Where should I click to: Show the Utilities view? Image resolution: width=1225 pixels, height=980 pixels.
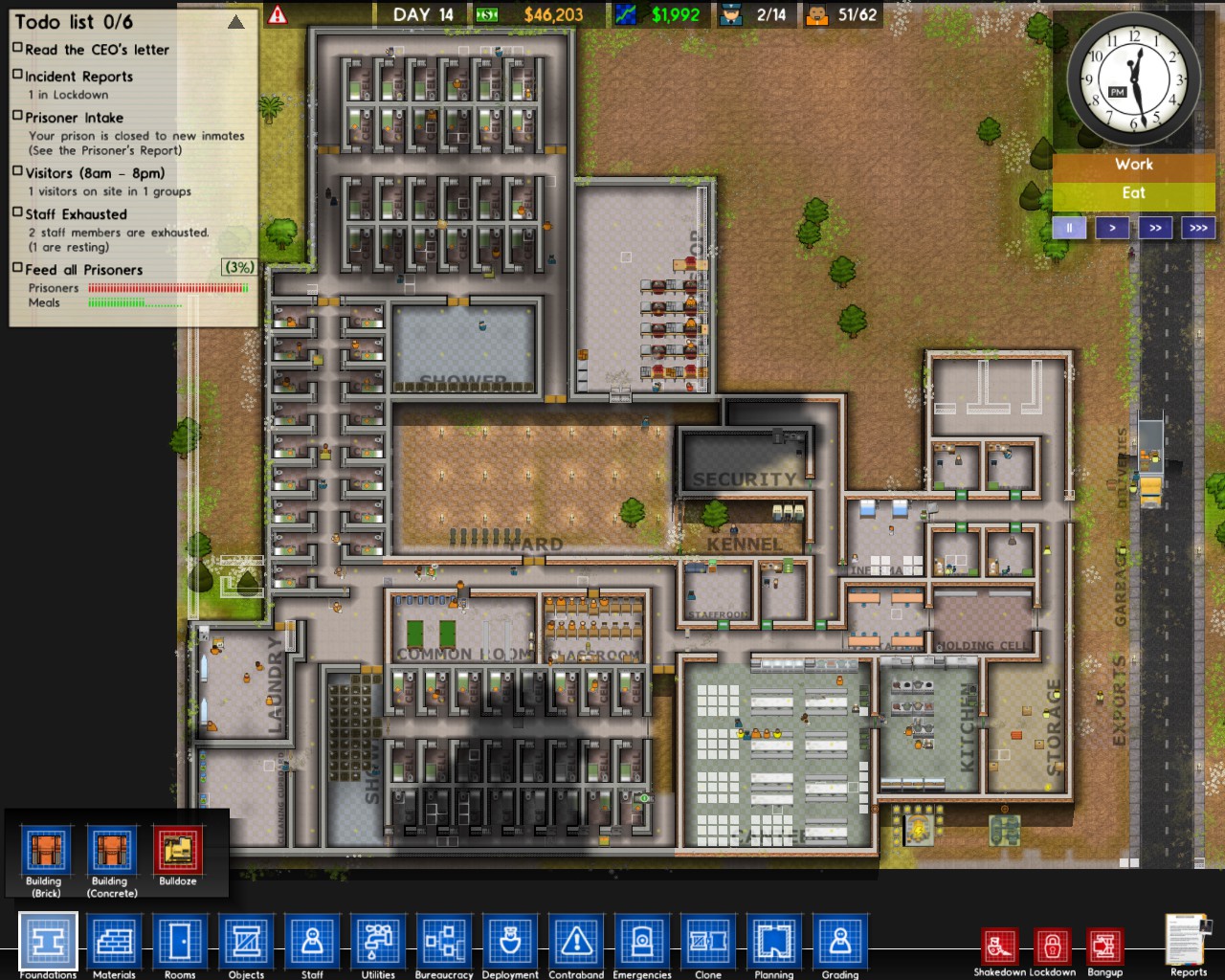378,941
